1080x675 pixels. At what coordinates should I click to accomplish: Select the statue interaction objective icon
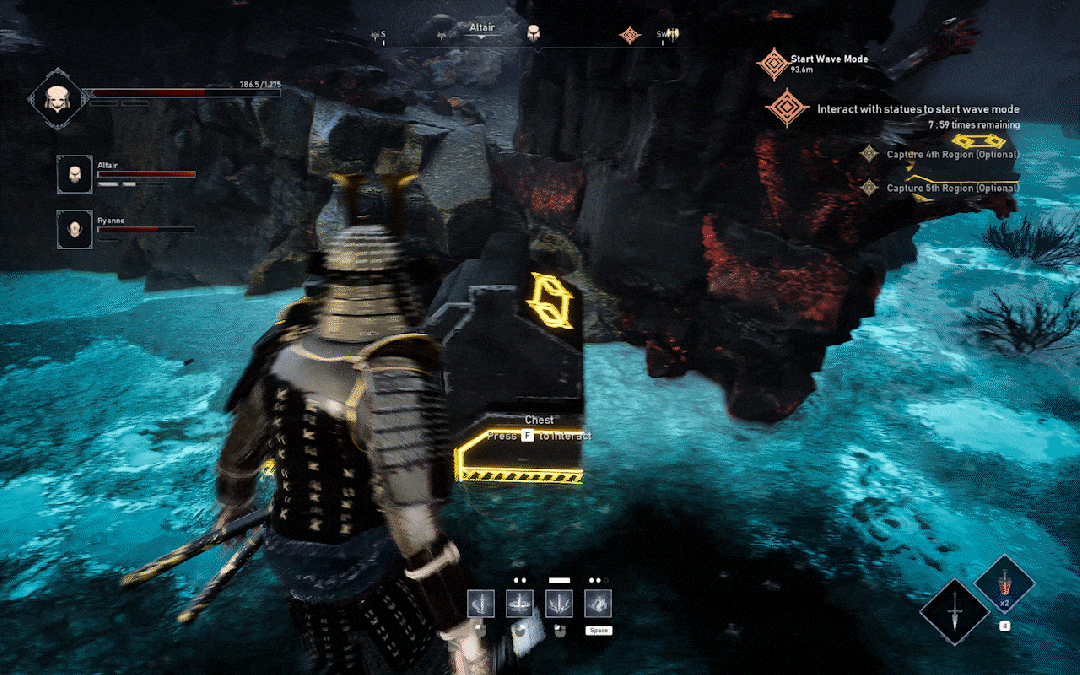(x=787, y=108)
